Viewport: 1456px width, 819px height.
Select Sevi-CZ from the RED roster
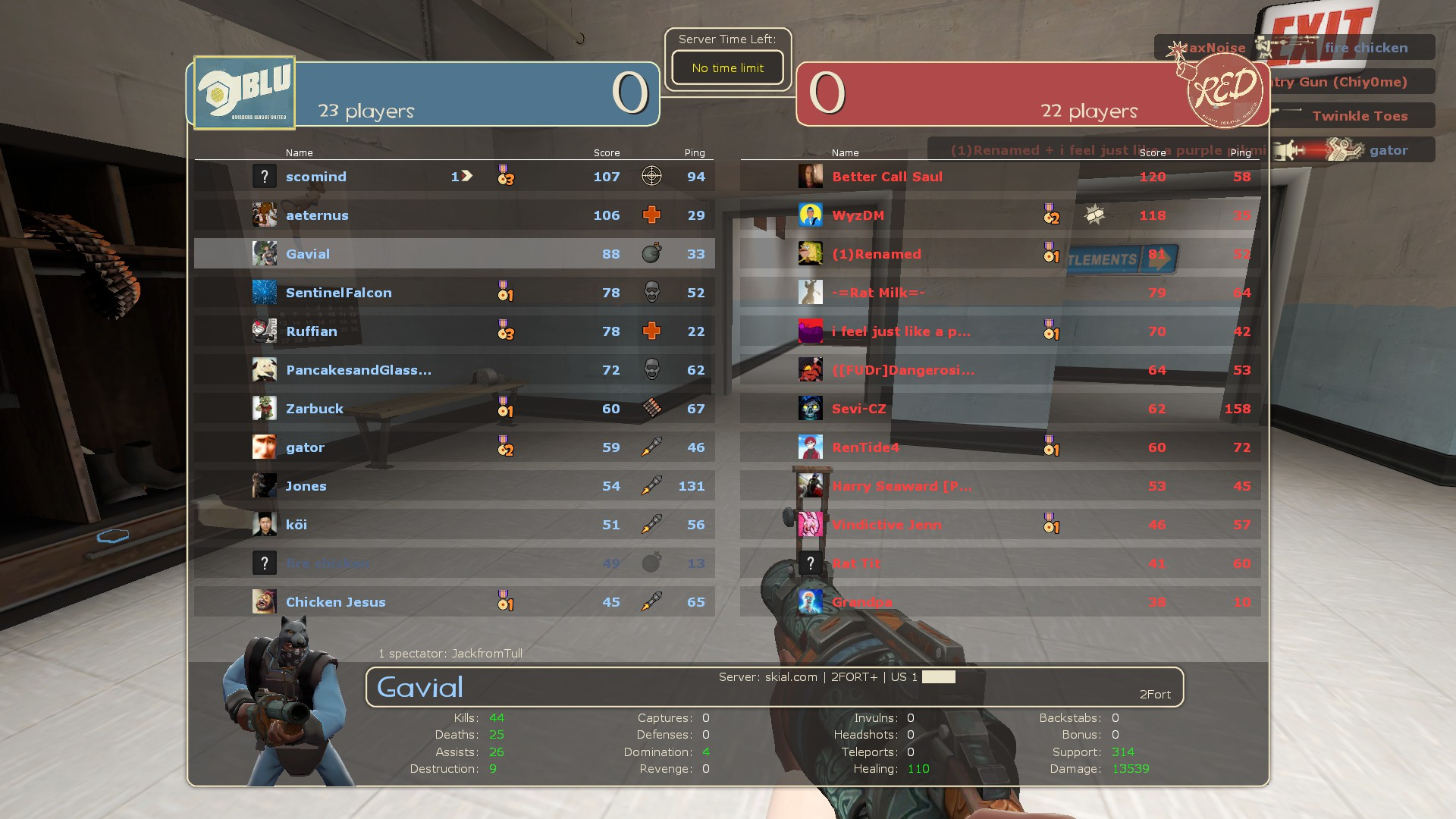[x=999, y=409]
